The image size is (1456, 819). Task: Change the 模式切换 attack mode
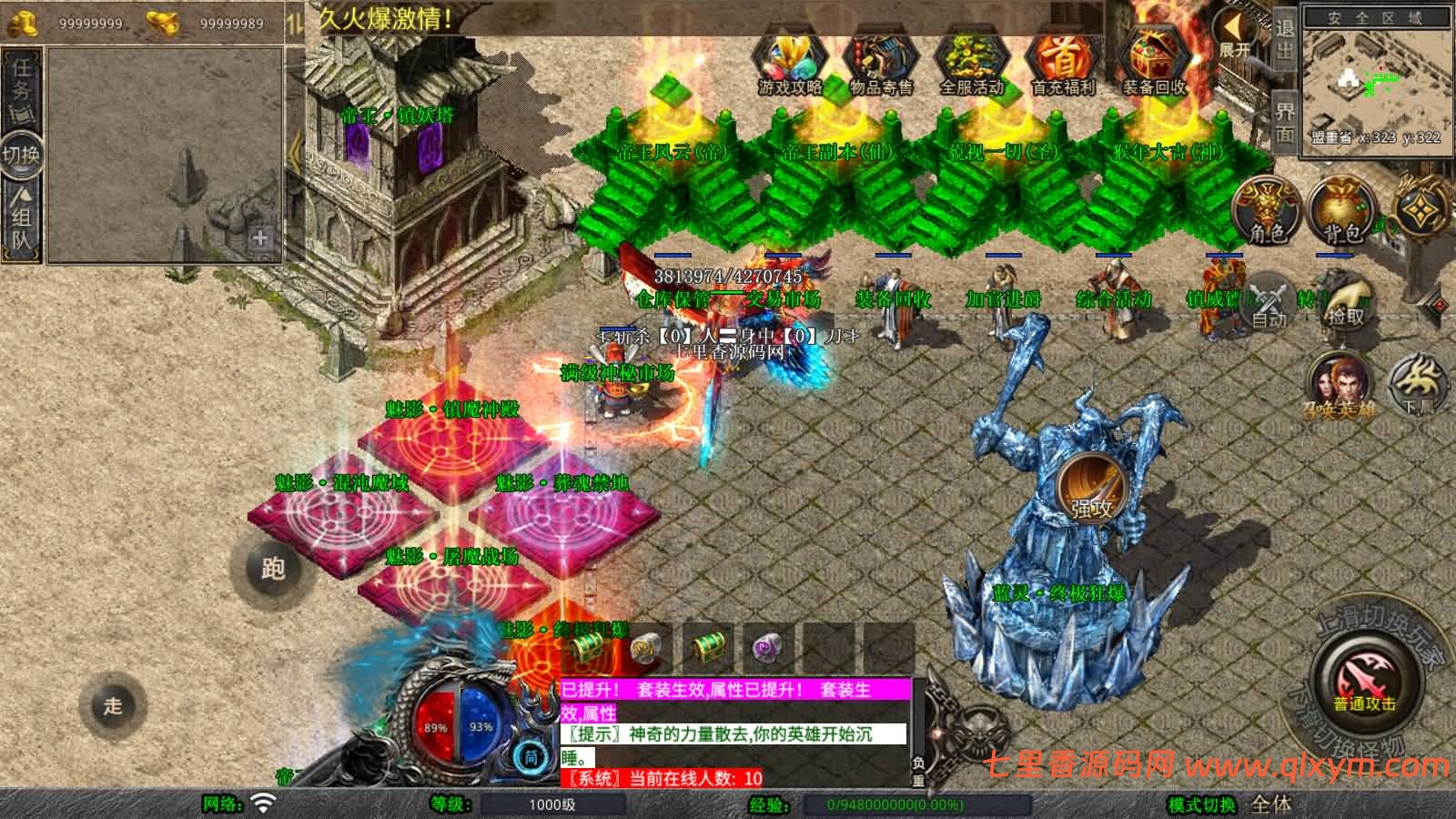pos(1201,804)
